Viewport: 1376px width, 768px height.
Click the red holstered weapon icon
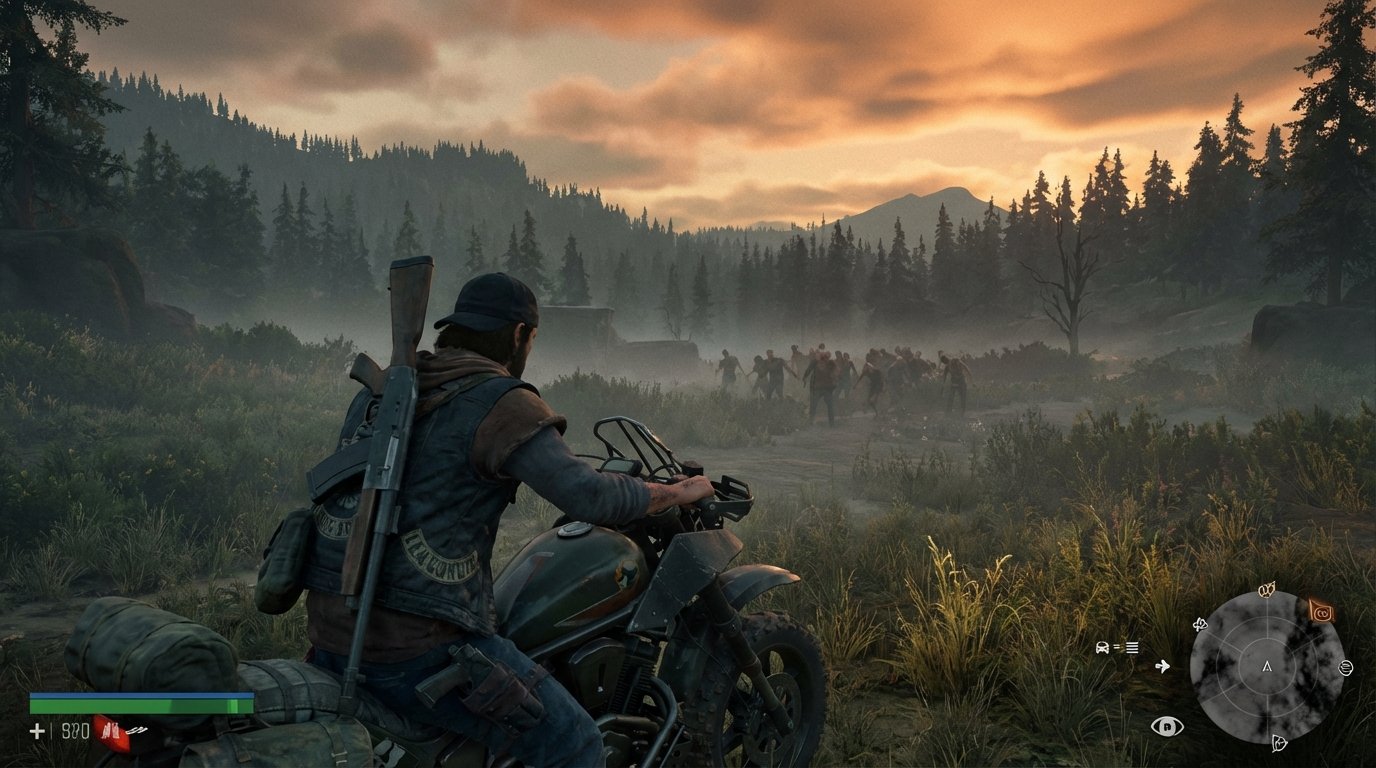(x=110, y=732)
